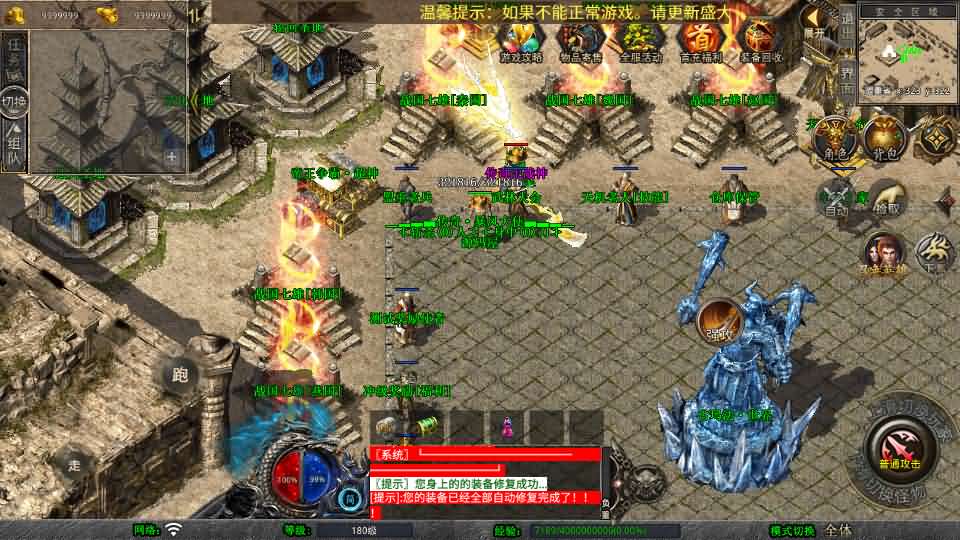960x540 pixels.
Task: Toggle 自动 auto-battle crossed swords button
Action: tap(835, 197)
